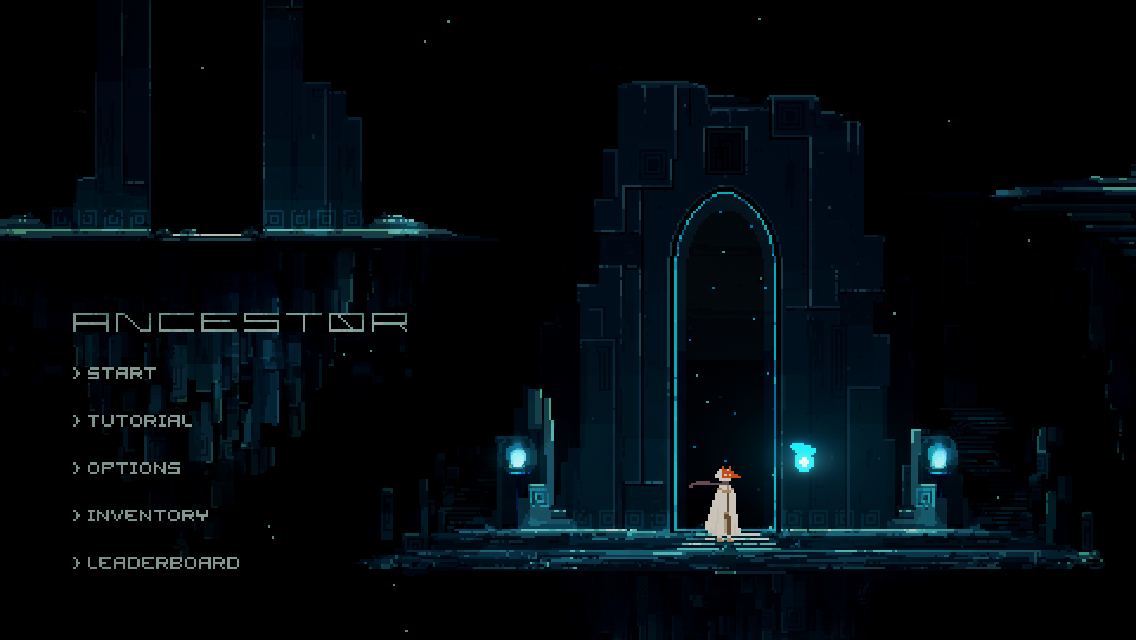
Task: Open the Tutorial menu entry
Action: click(x=139, y=421)
